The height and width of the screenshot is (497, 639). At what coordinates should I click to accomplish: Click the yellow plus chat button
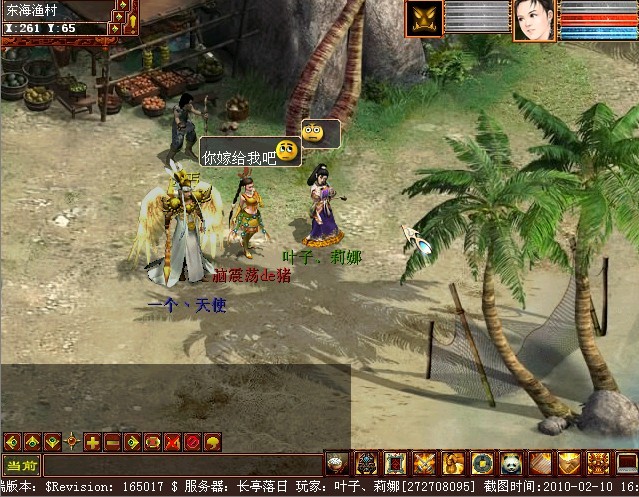click(92, 442)
